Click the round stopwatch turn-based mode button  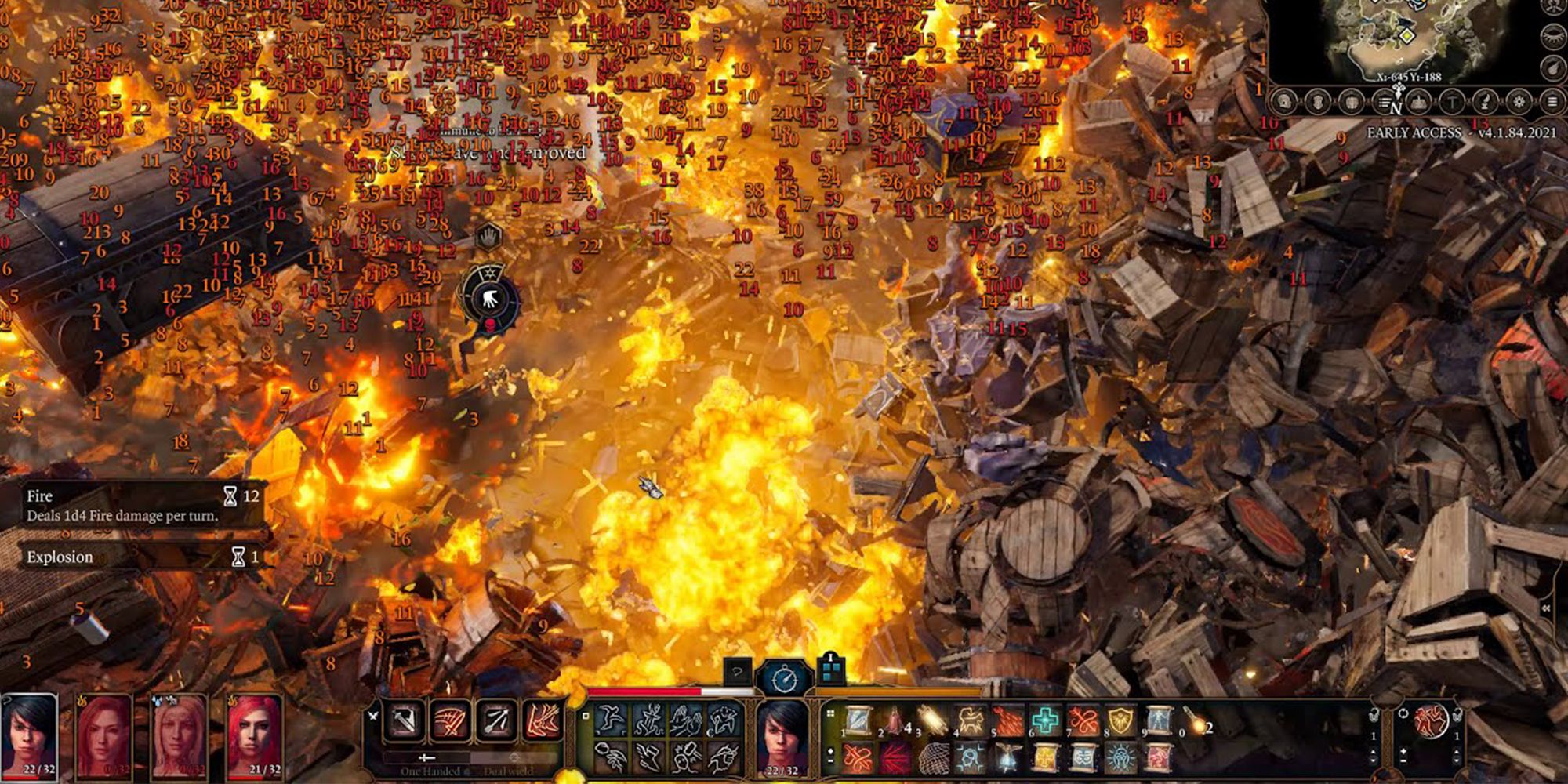tap(784, 679)
